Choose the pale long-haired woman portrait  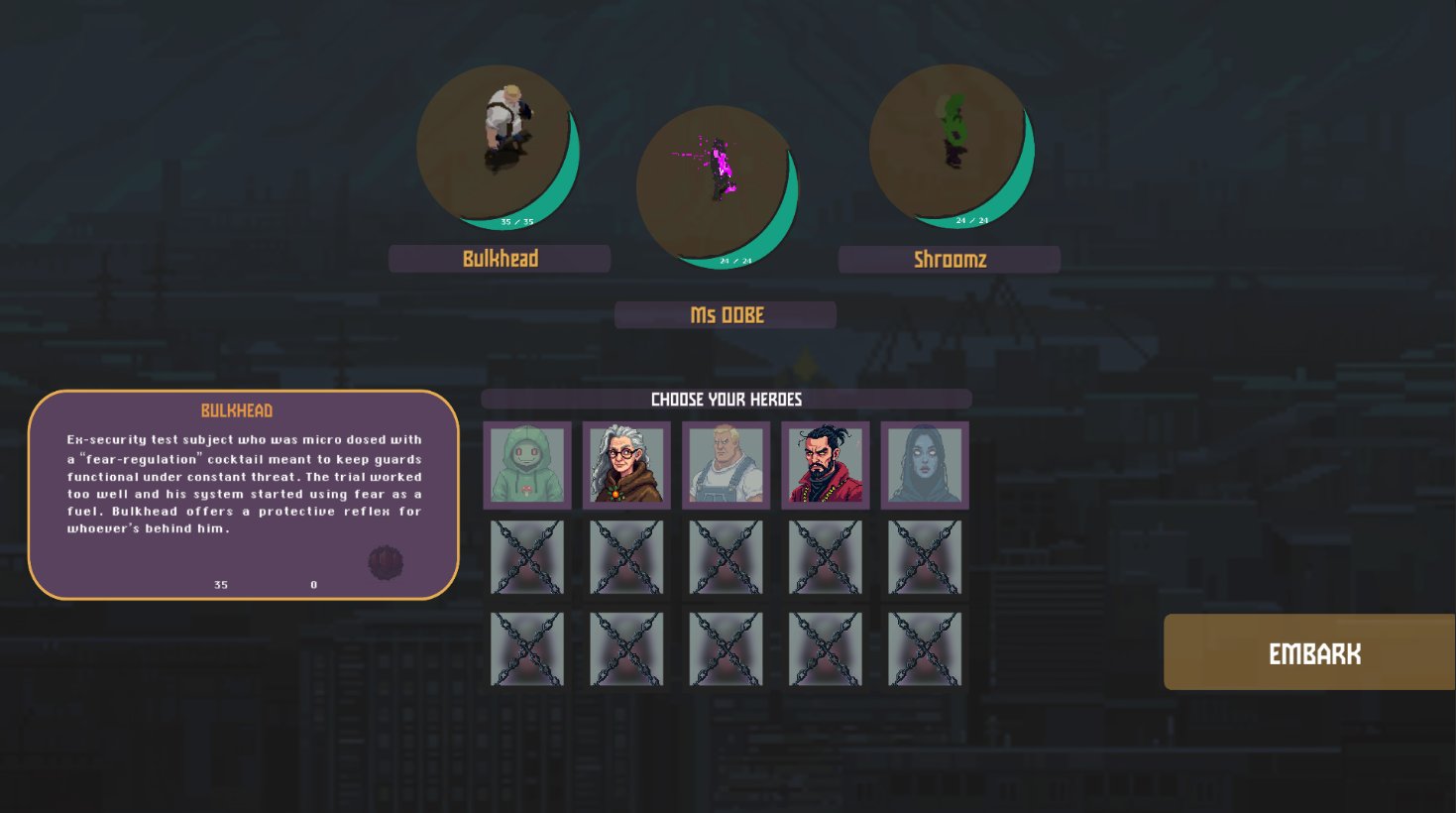[924, 465]
